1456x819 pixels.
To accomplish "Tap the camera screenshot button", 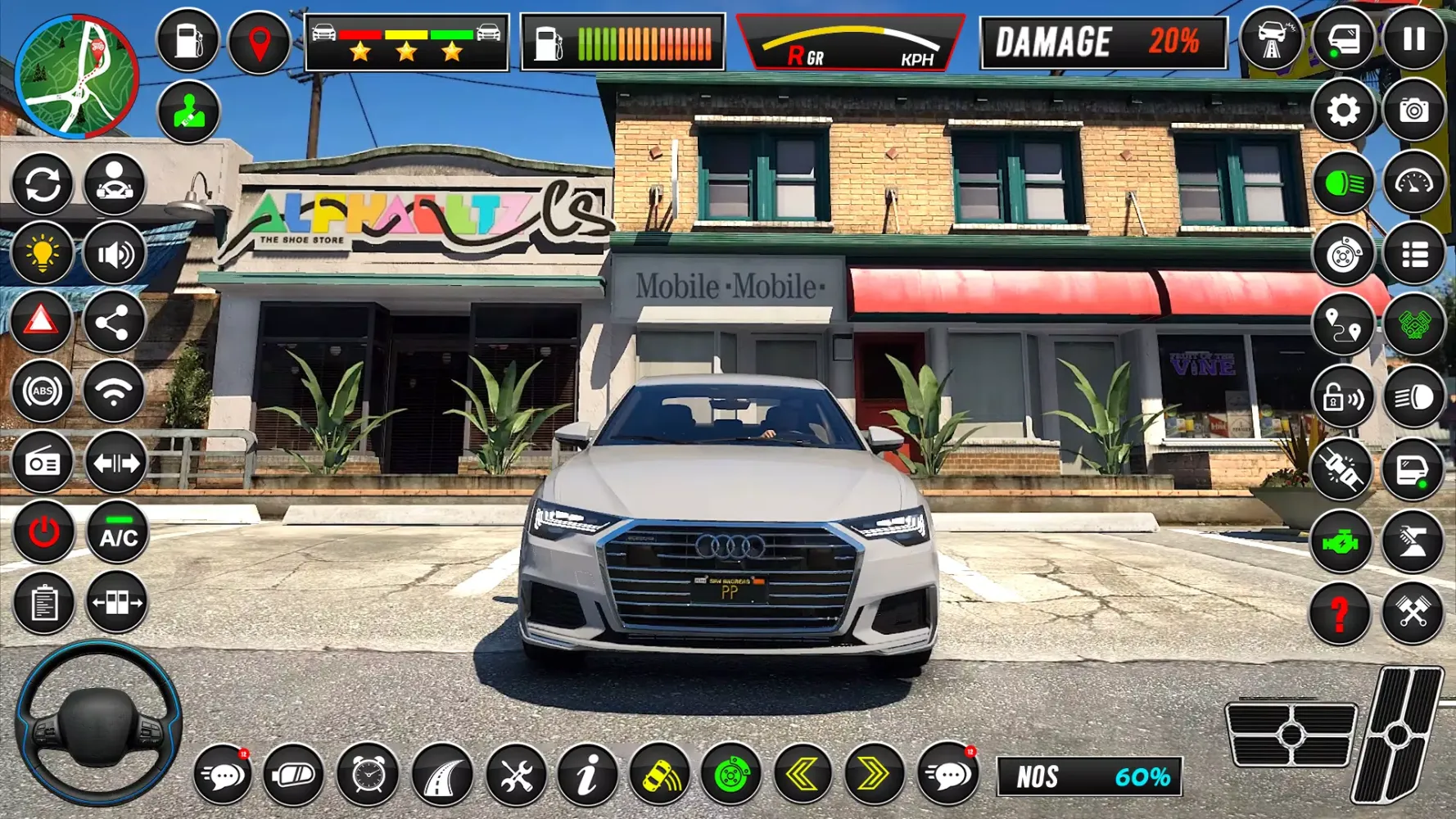I will pos(1414,111).
